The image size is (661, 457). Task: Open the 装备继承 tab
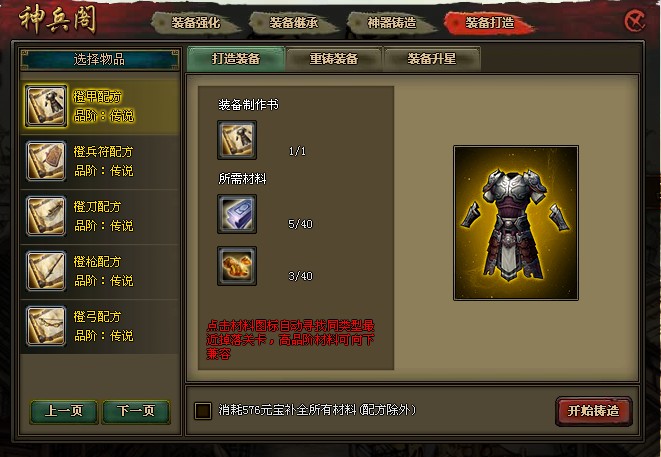[x=297, y=21]
